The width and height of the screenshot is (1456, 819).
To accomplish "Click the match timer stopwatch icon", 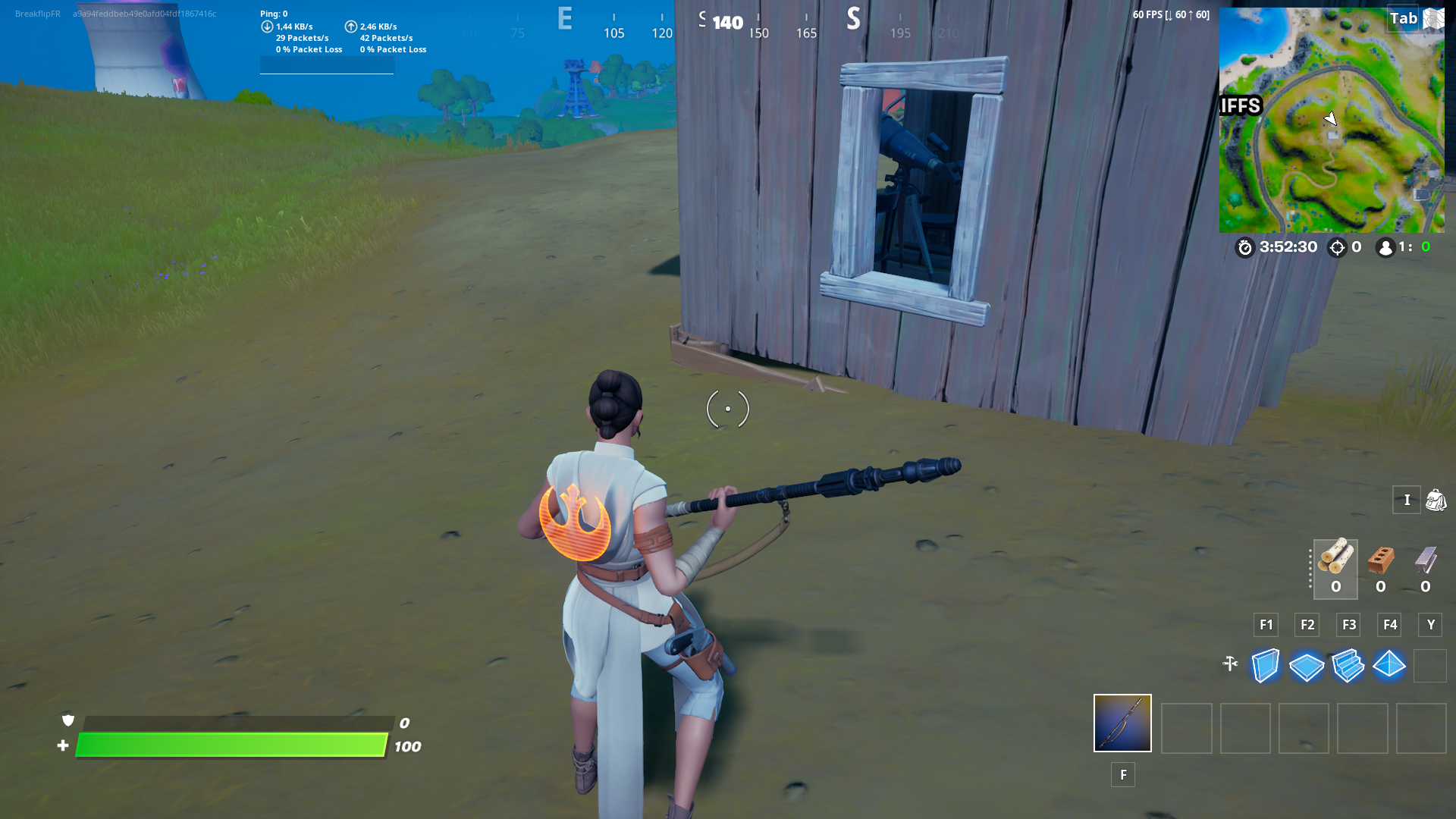I will pyautogui.click(x=1244, y=248).
